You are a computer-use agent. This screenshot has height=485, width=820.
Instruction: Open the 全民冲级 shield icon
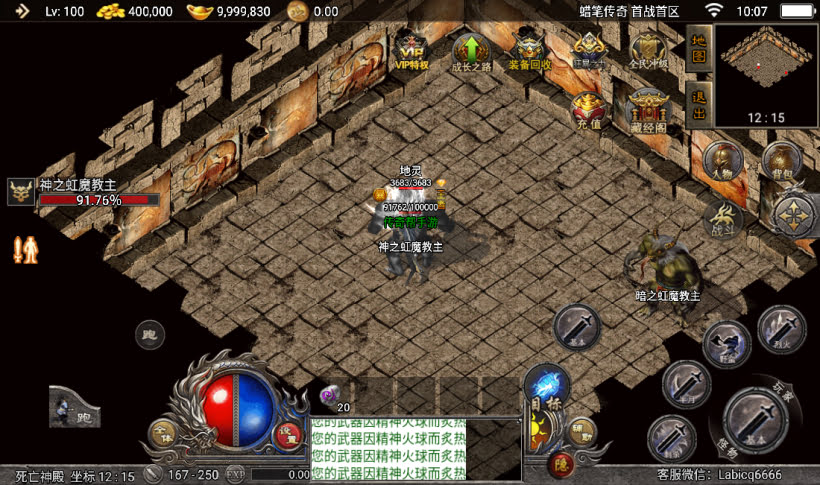(x=648, y=50)
